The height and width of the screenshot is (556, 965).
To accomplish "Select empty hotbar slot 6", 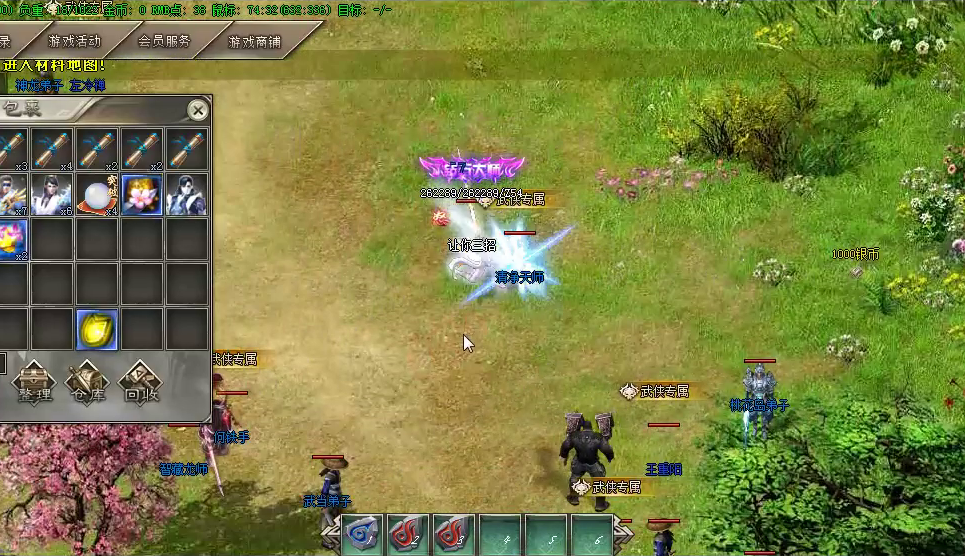I will point(591,535).
